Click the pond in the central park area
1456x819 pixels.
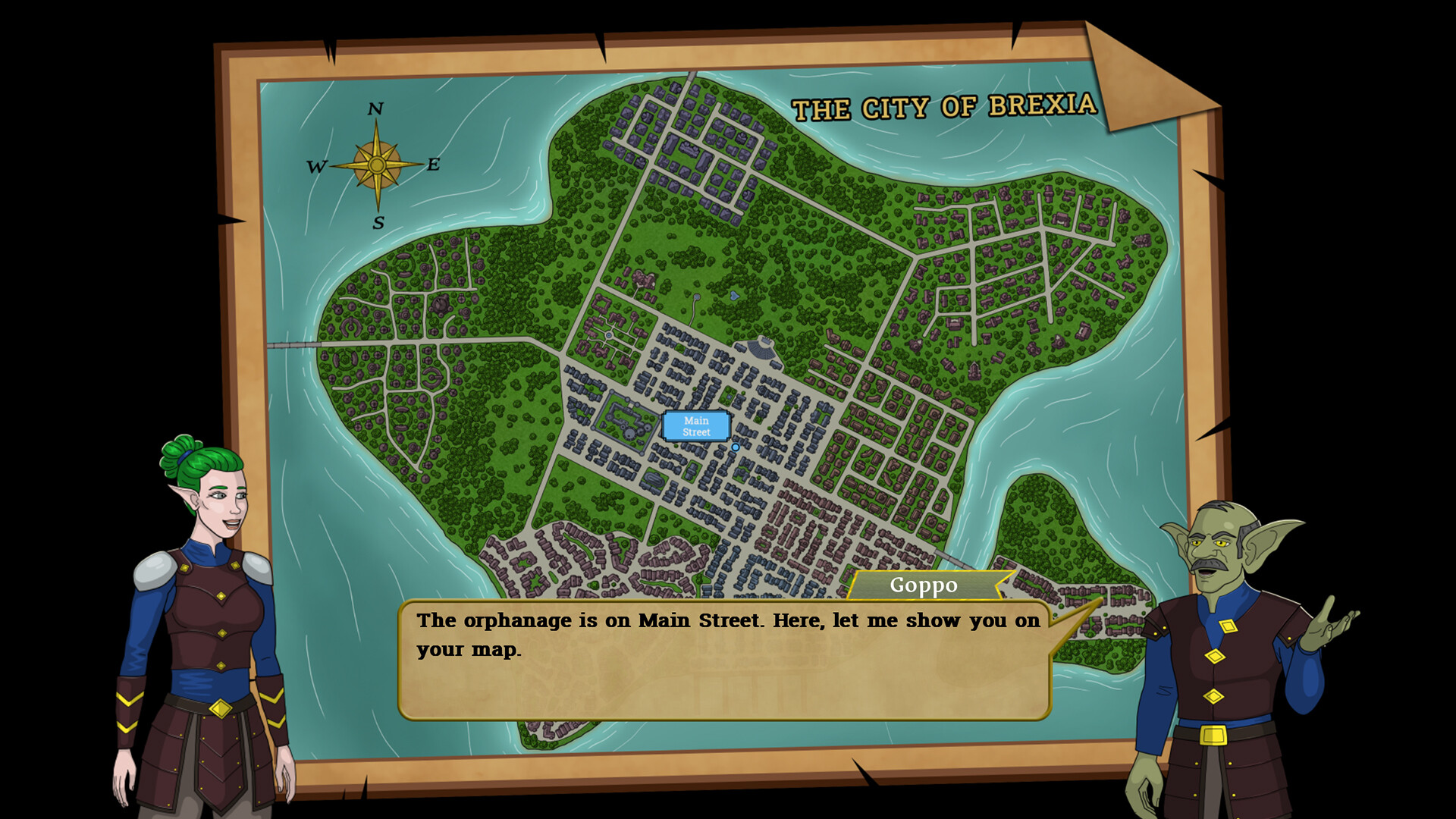pos(734,296)
